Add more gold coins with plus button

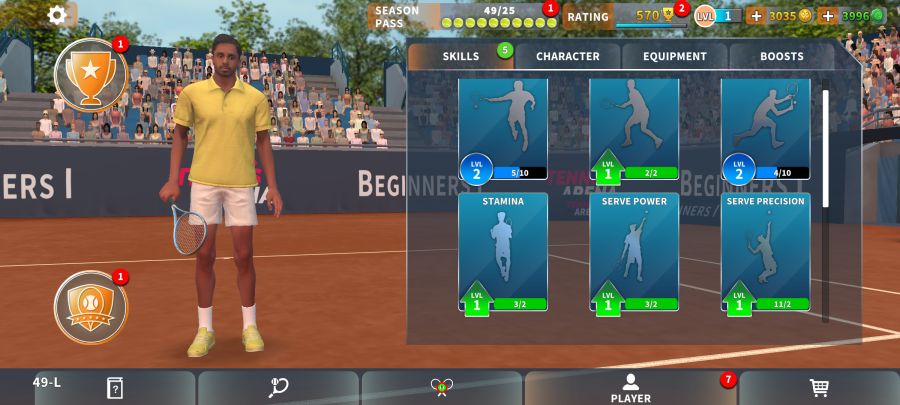[756, 16]
